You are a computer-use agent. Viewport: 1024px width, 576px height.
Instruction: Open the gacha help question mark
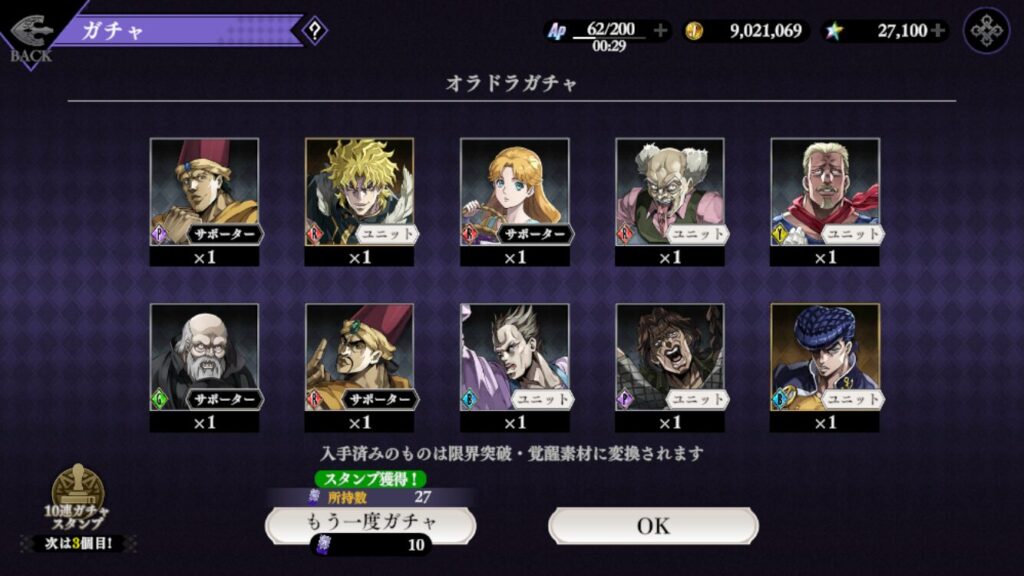[314, 30]
